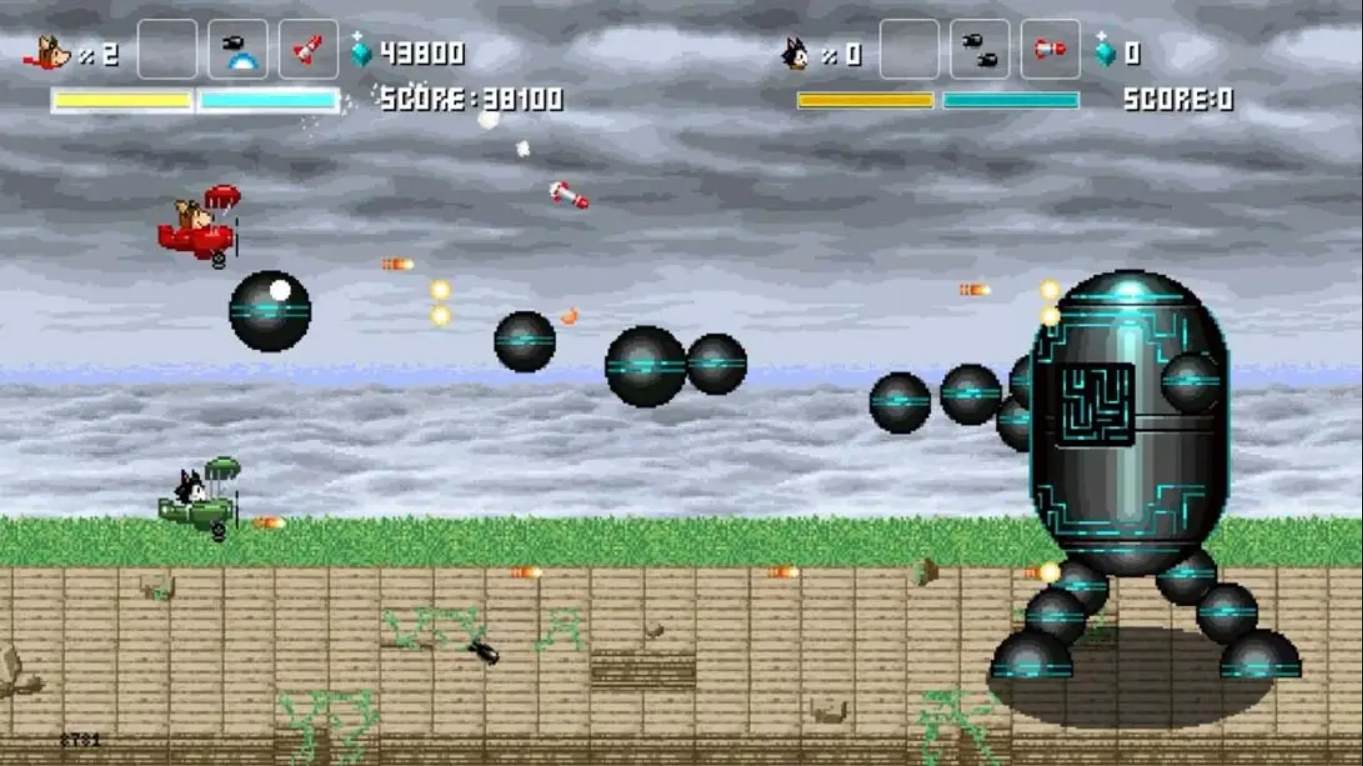Image resolution: width=1363 pixels, height=766 pixels.
Task: Choose the sideways red rocket slot
Action: click(x=1050, y=50)
